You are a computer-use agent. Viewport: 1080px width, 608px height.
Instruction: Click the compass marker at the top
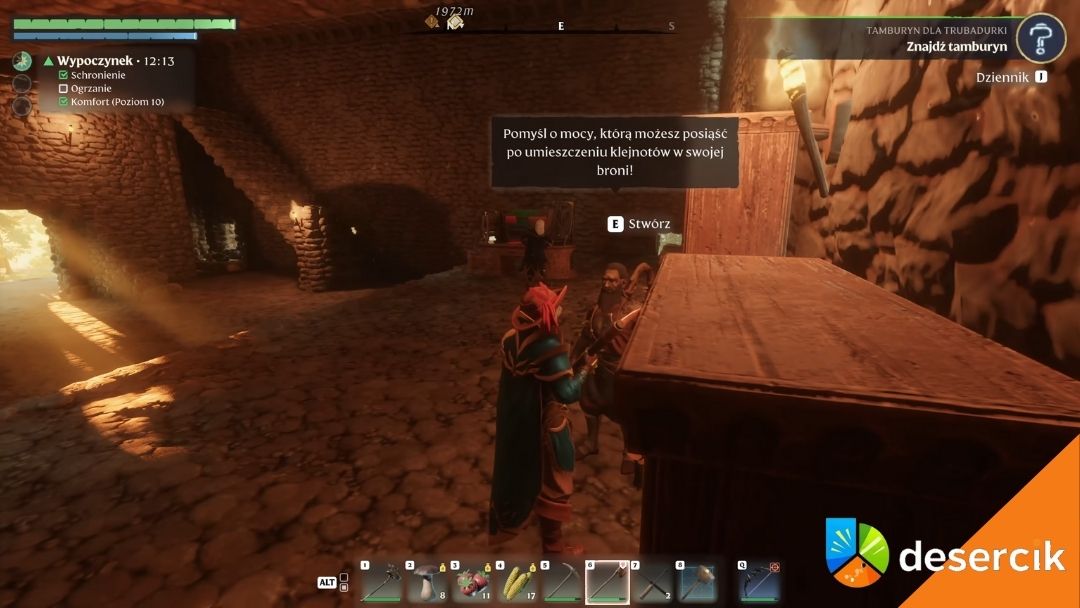(455, 21)
